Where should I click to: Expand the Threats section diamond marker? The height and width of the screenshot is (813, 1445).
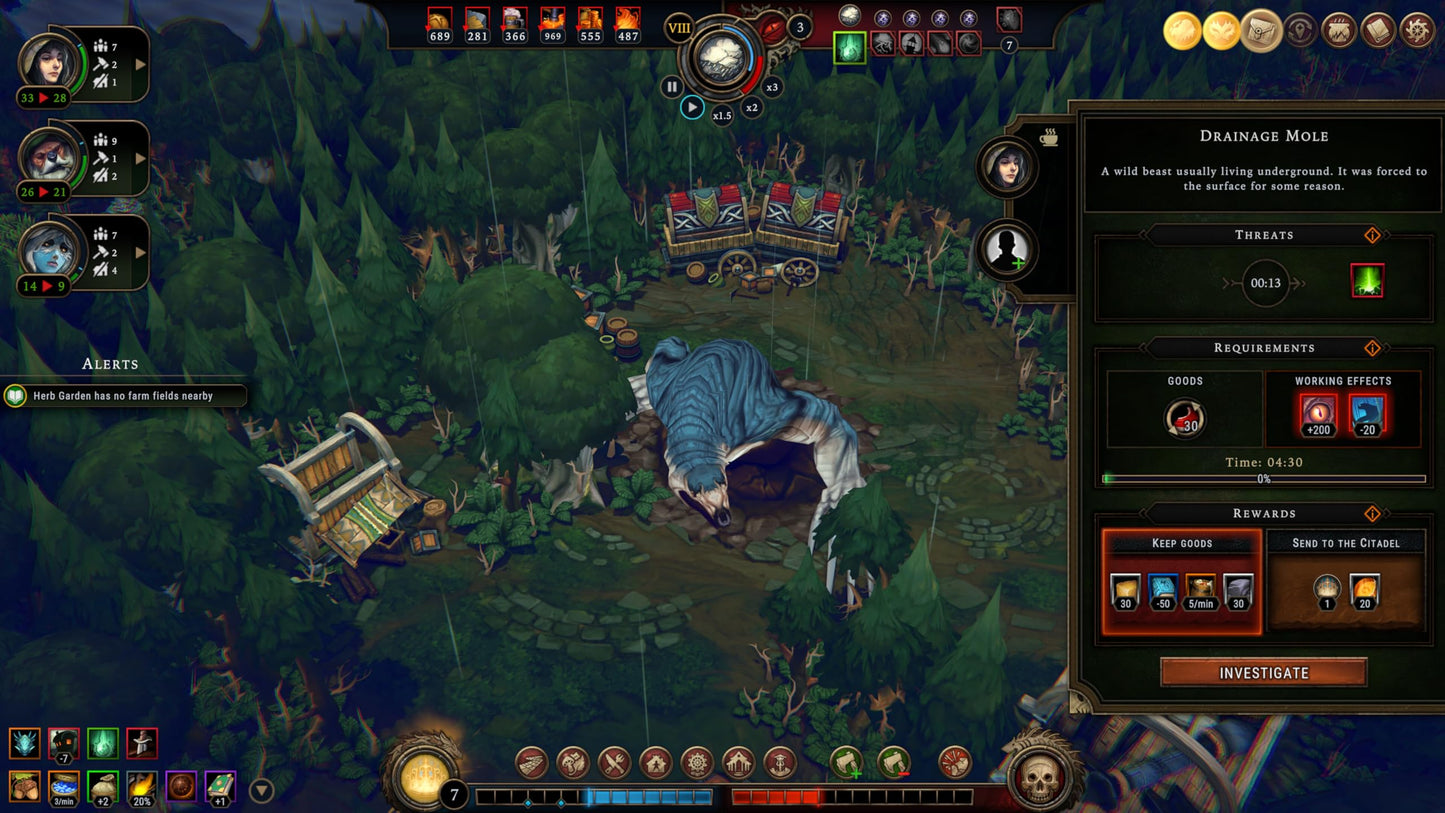tap(1372, 235)
